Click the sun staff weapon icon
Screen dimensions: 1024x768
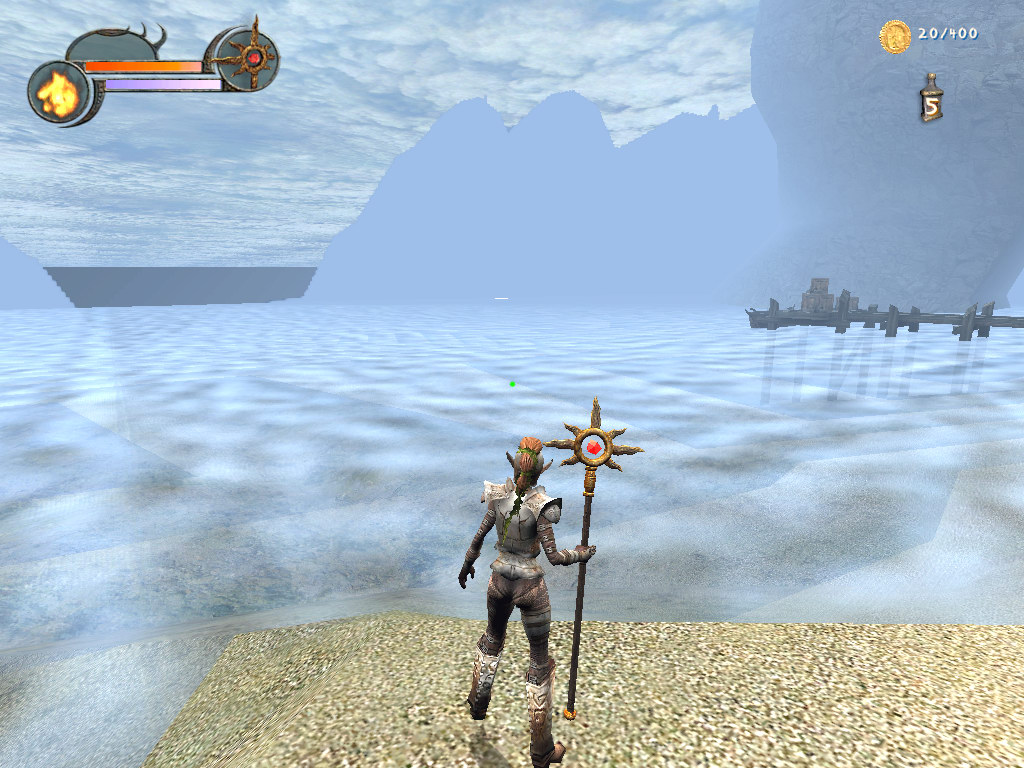[250, 58]
